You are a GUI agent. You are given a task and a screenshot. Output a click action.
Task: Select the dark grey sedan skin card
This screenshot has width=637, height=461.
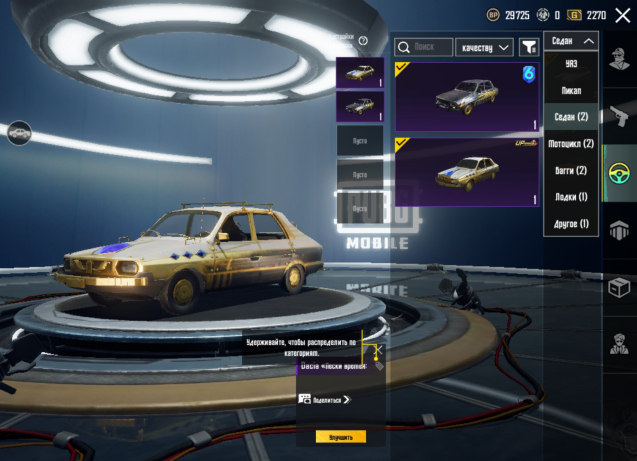(x=467, y=96)
